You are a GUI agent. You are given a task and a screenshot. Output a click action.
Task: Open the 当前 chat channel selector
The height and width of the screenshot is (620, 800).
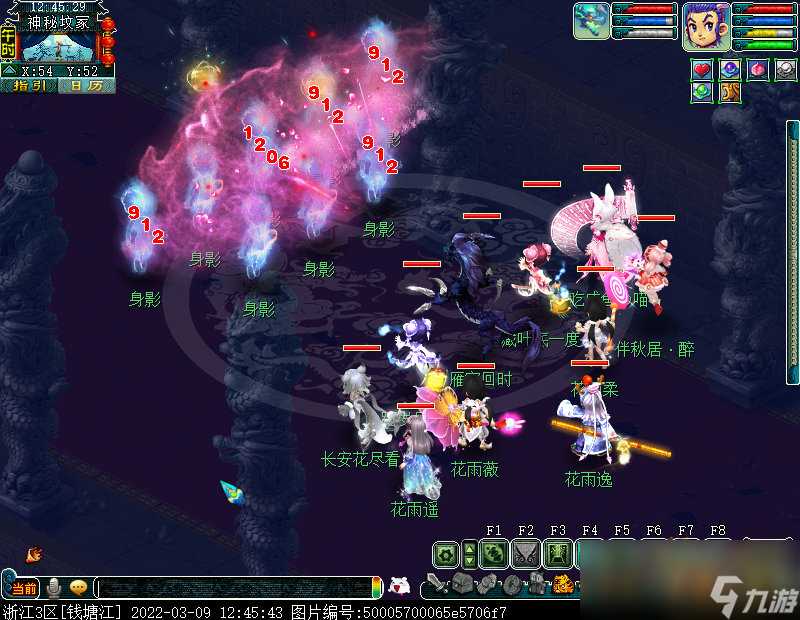click(x=24, y=588)
